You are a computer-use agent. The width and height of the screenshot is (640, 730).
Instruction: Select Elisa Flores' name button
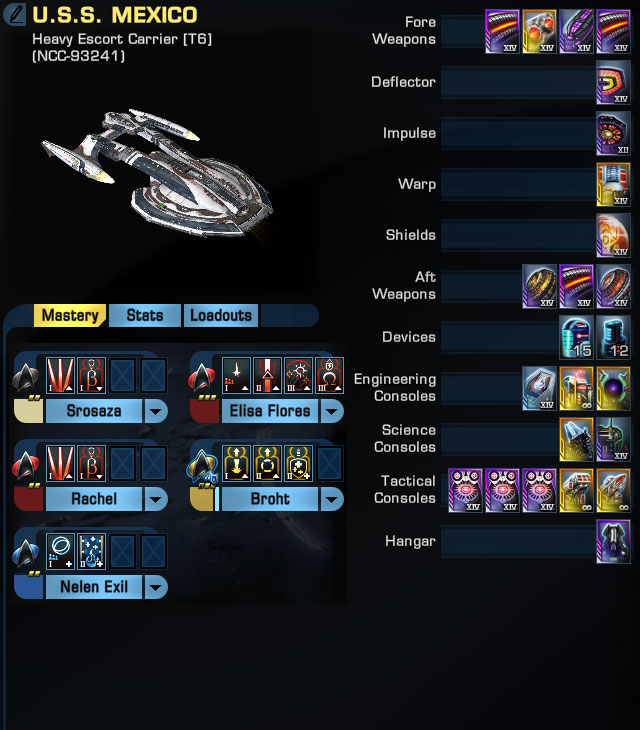click(x=269, y=411)
